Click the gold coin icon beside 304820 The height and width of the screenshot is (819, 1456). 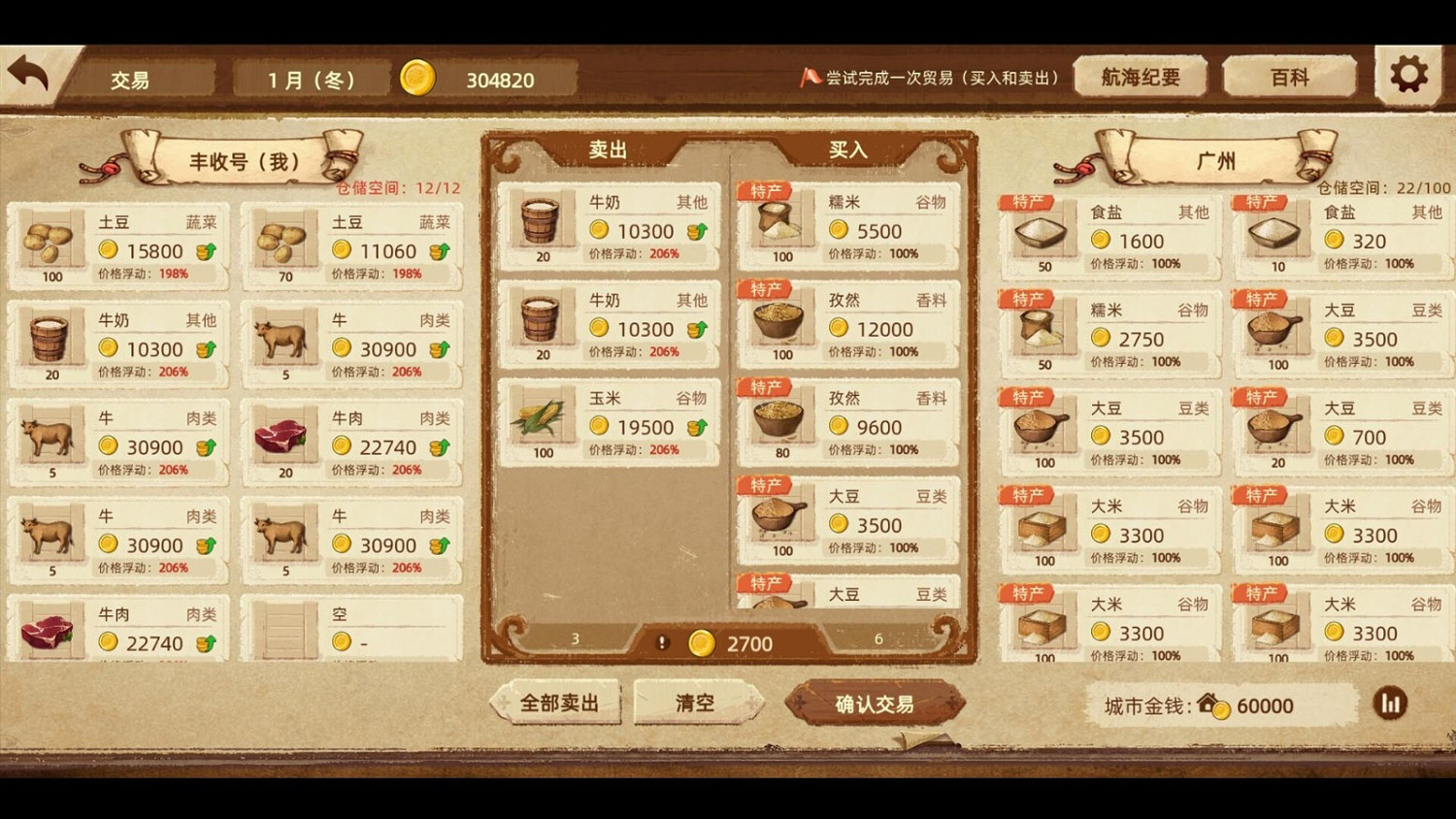[x=420, y=79]
